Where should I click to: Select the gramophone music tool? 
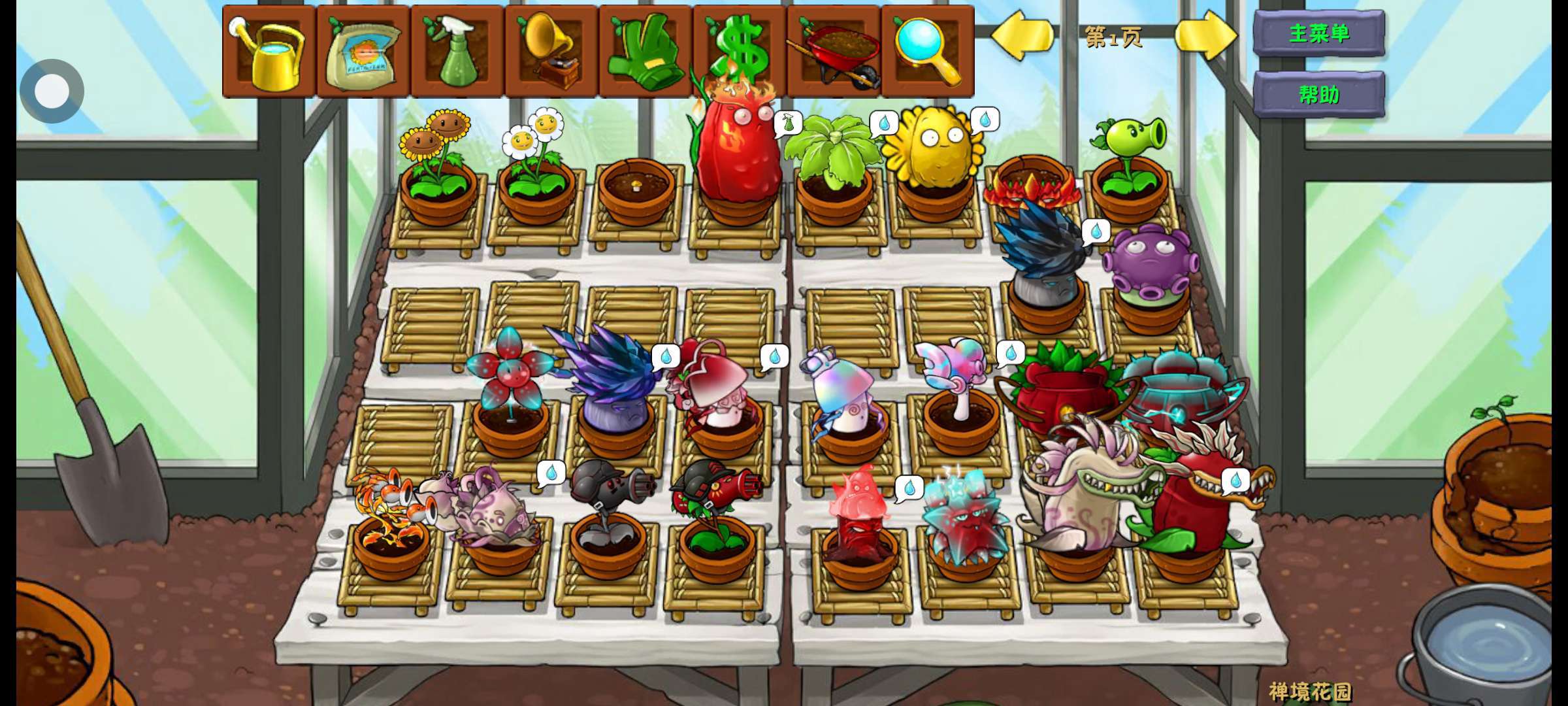(551, 51)
